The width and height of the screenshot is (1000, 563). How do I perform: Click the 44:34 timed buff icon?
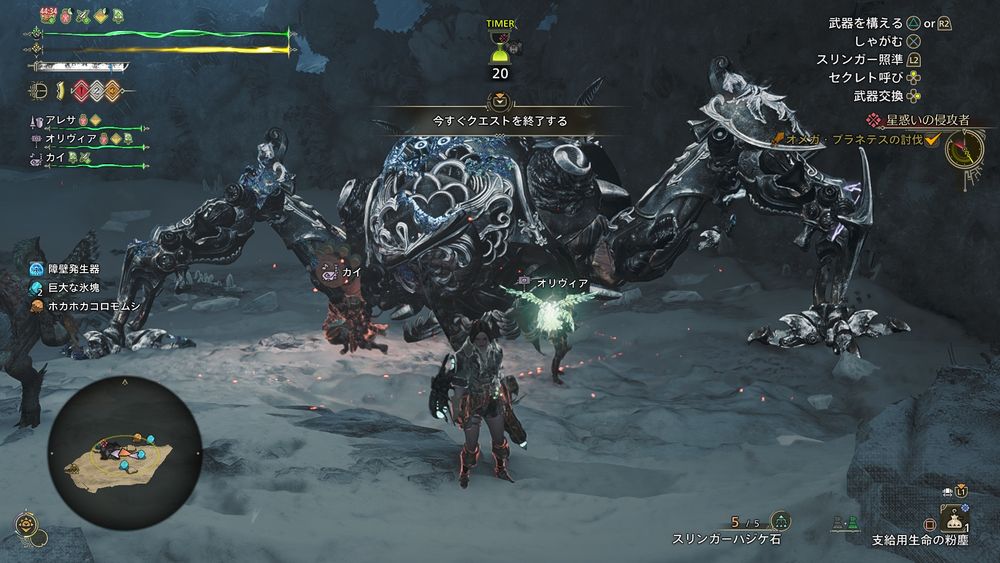47,16
